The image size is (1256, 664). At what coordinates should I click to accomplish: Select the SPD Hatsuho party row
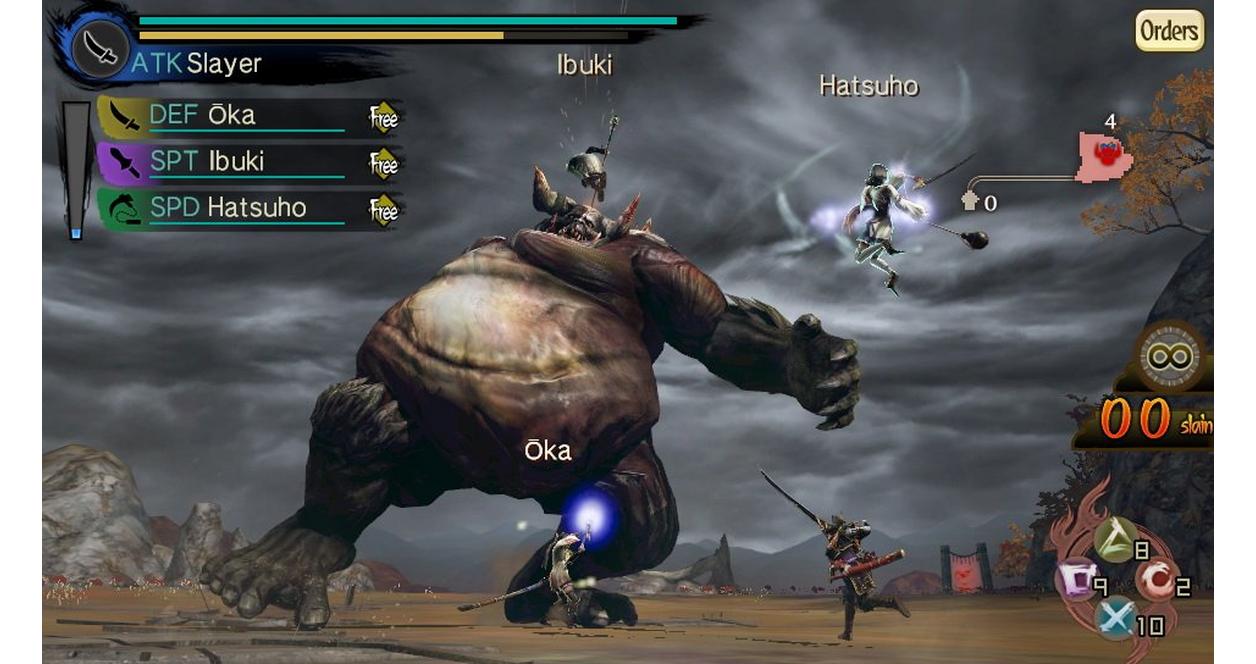click(x=248, y=208)
